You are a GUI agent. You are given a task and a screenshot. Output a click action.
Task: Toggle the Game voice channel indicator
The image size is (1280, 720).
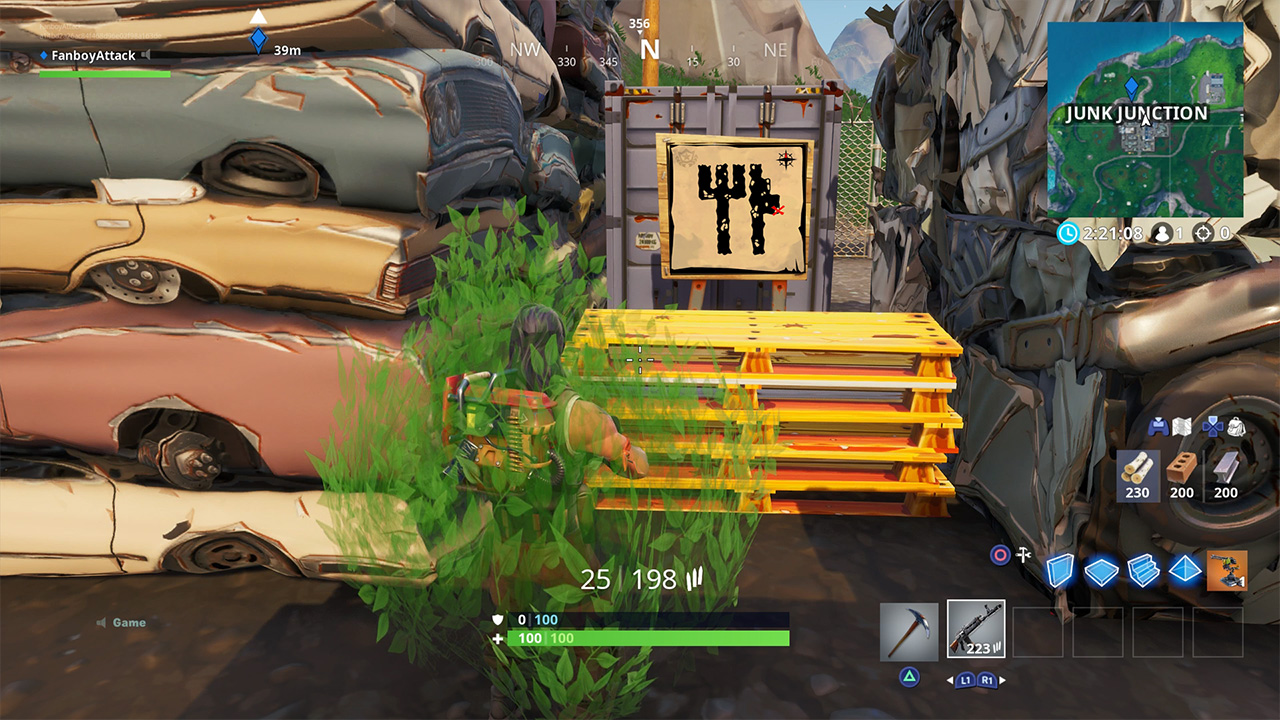tap(102, 622)
